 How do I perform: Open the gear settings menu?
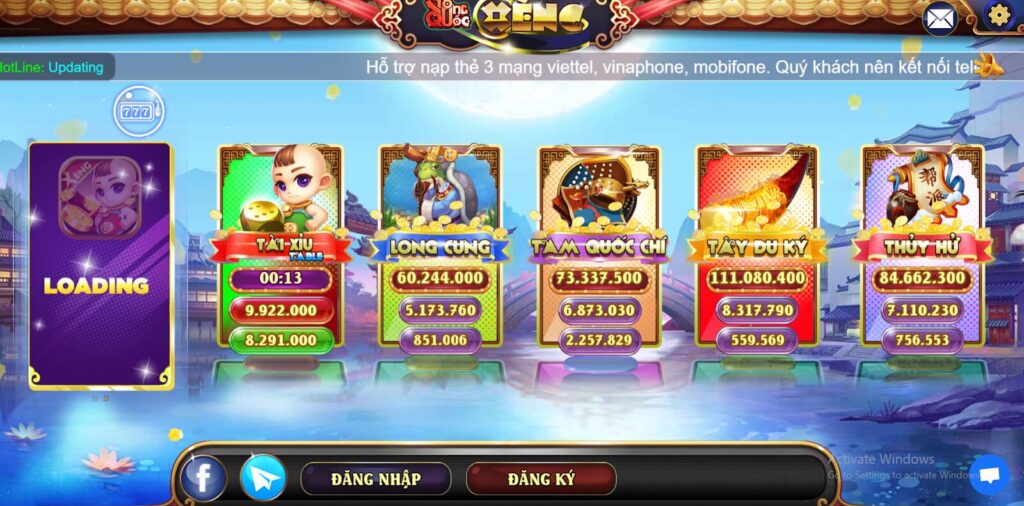[x=998, y=15]
